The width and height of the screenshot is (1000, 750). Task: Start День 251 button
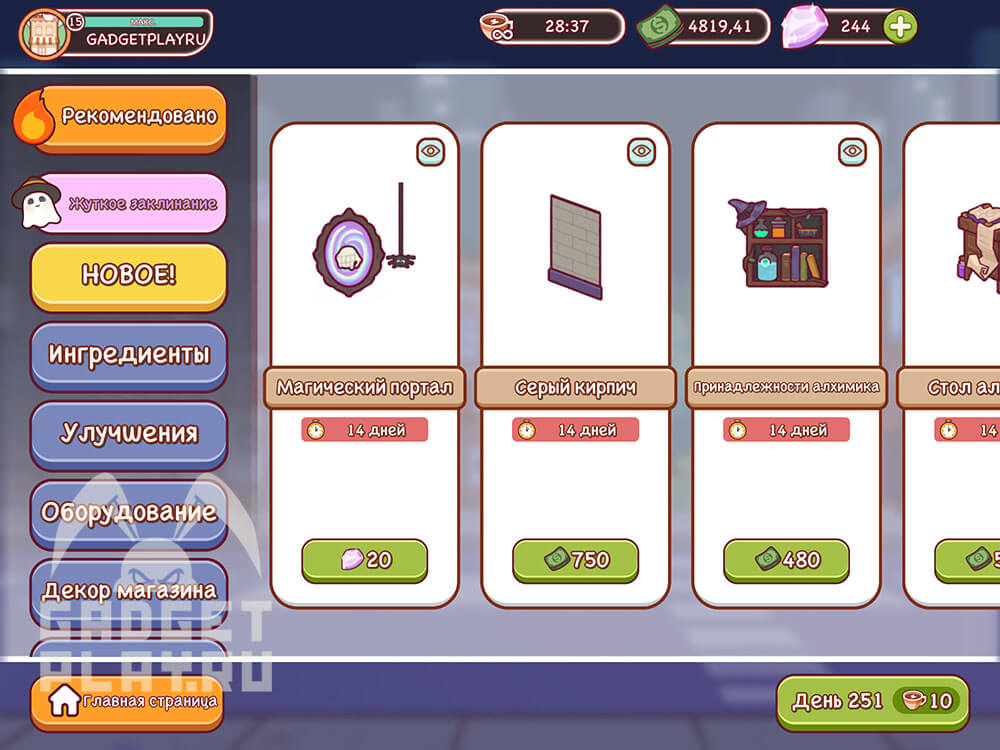click(x=872, y=701)
